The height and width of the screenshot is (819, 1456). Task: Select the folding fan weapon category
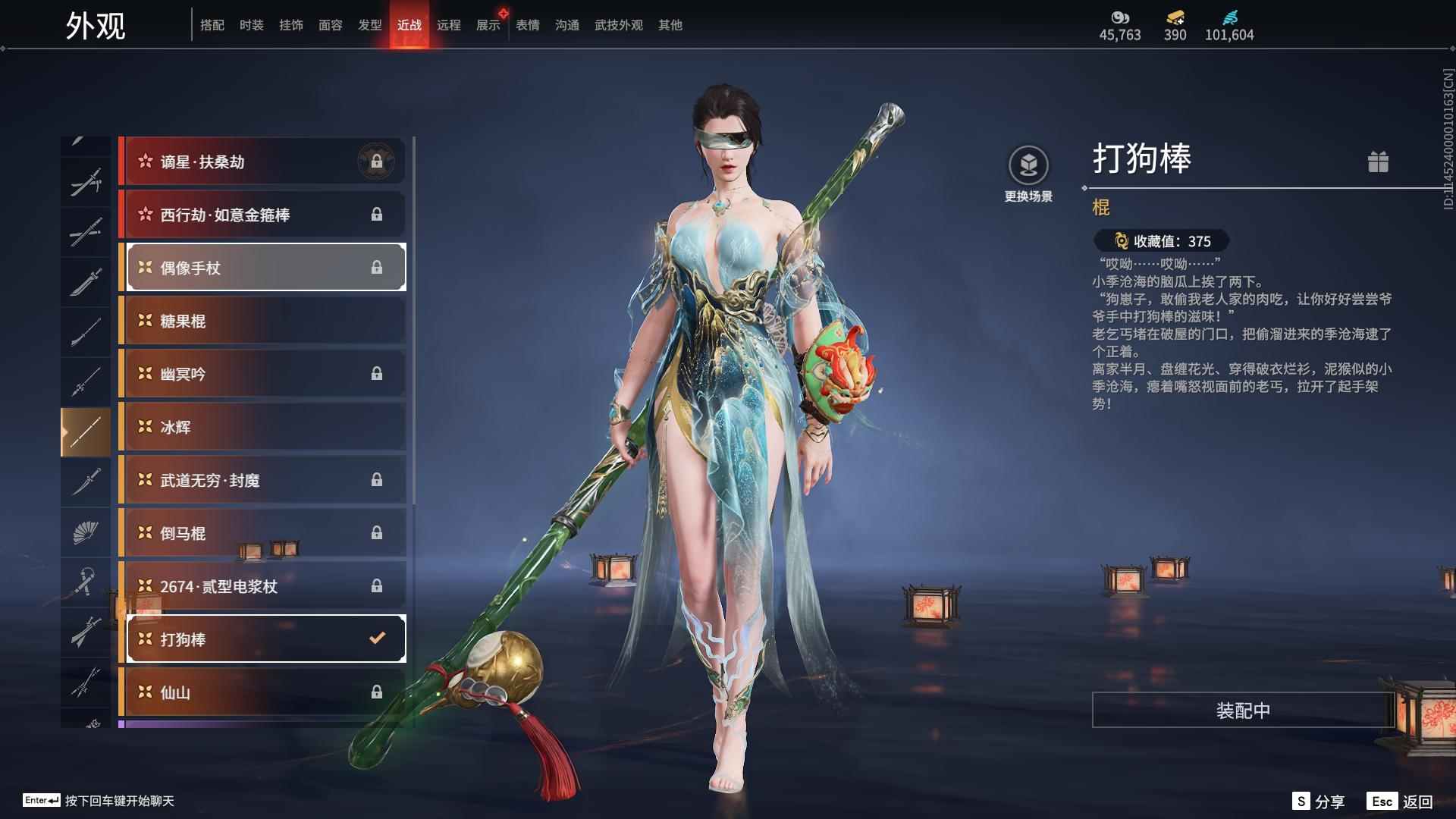click(x=86, y=533)
